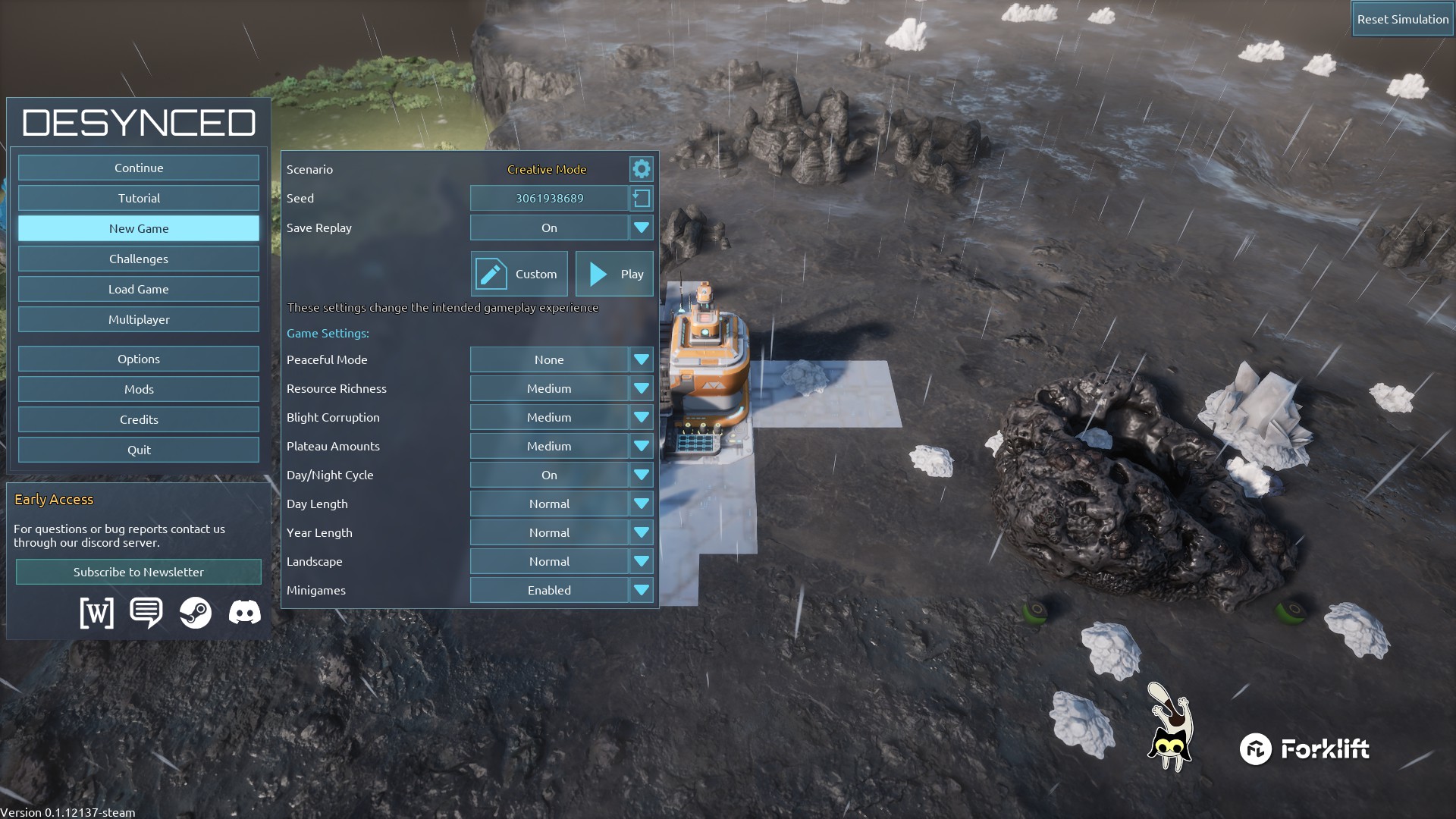
Task: Open the Discord server link
Action: pos(244,612)
